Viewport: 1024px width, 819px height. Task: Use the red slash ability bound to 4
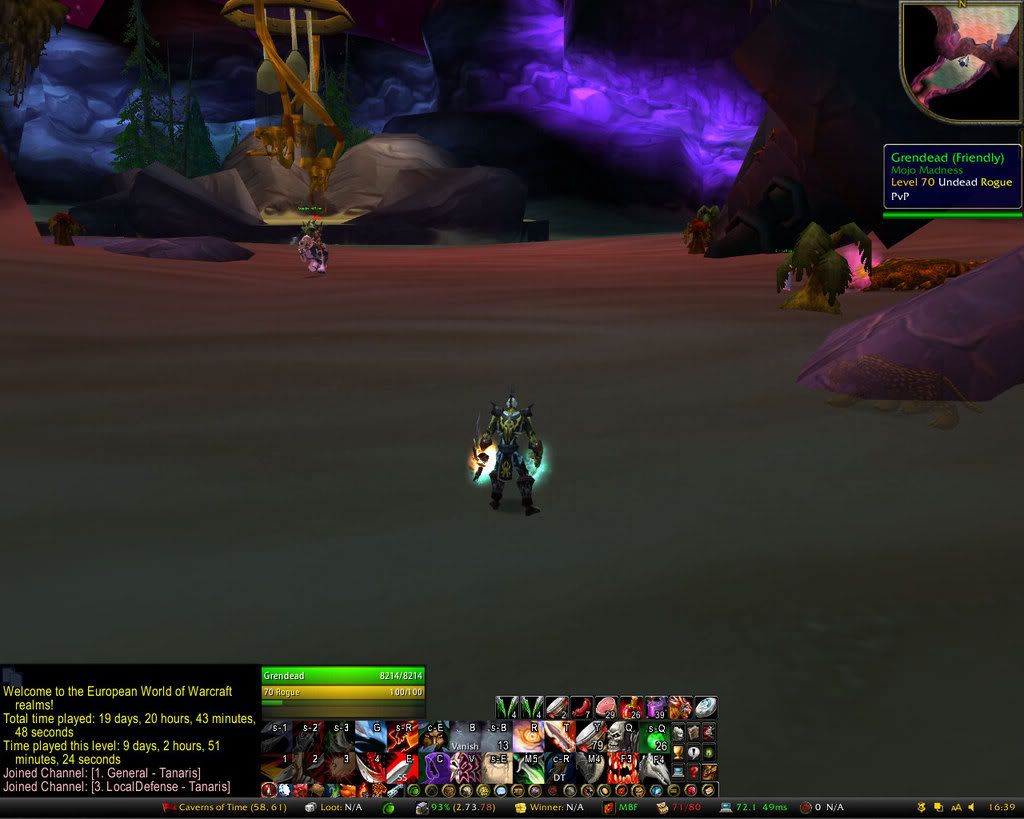pyautogui.click(x=372, y=769)
